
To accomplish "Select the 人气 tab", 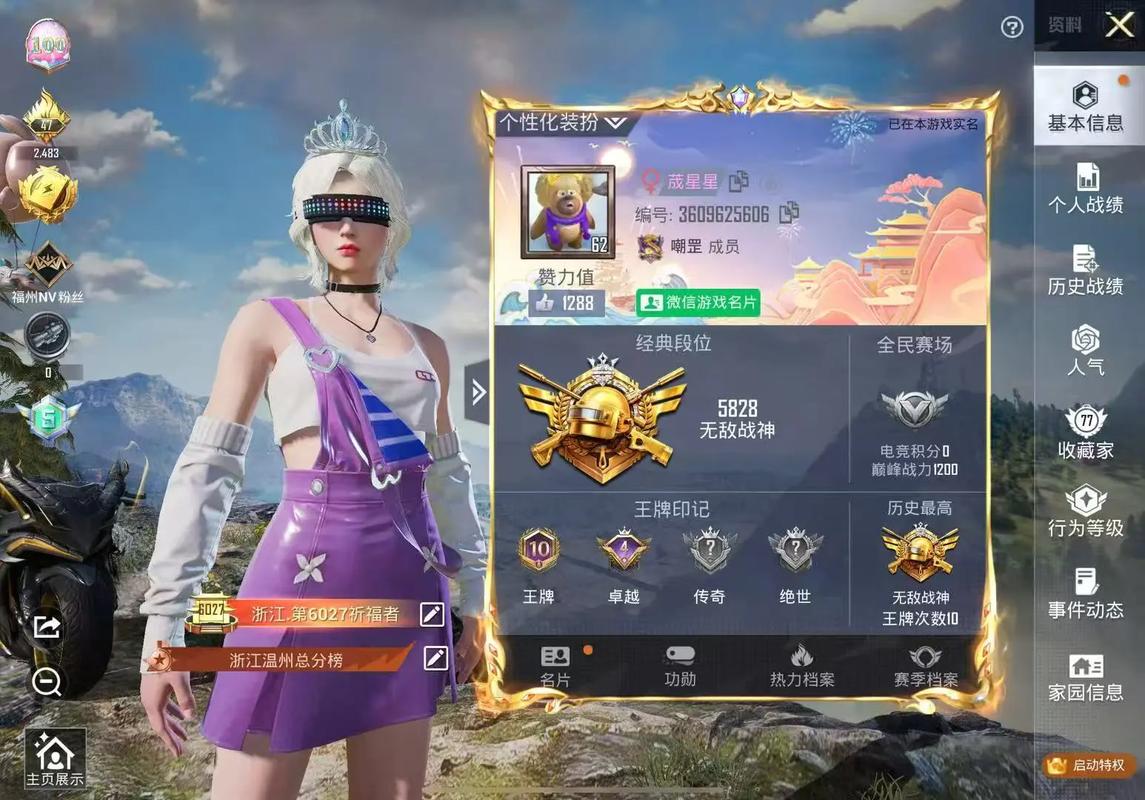I will tap(1085, 350).
